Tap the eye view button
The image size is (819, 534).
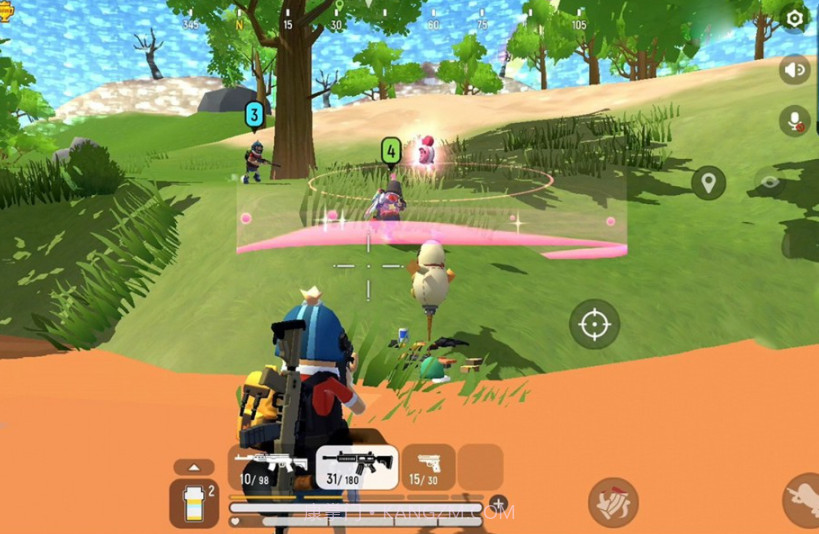(x=770, y=182)
